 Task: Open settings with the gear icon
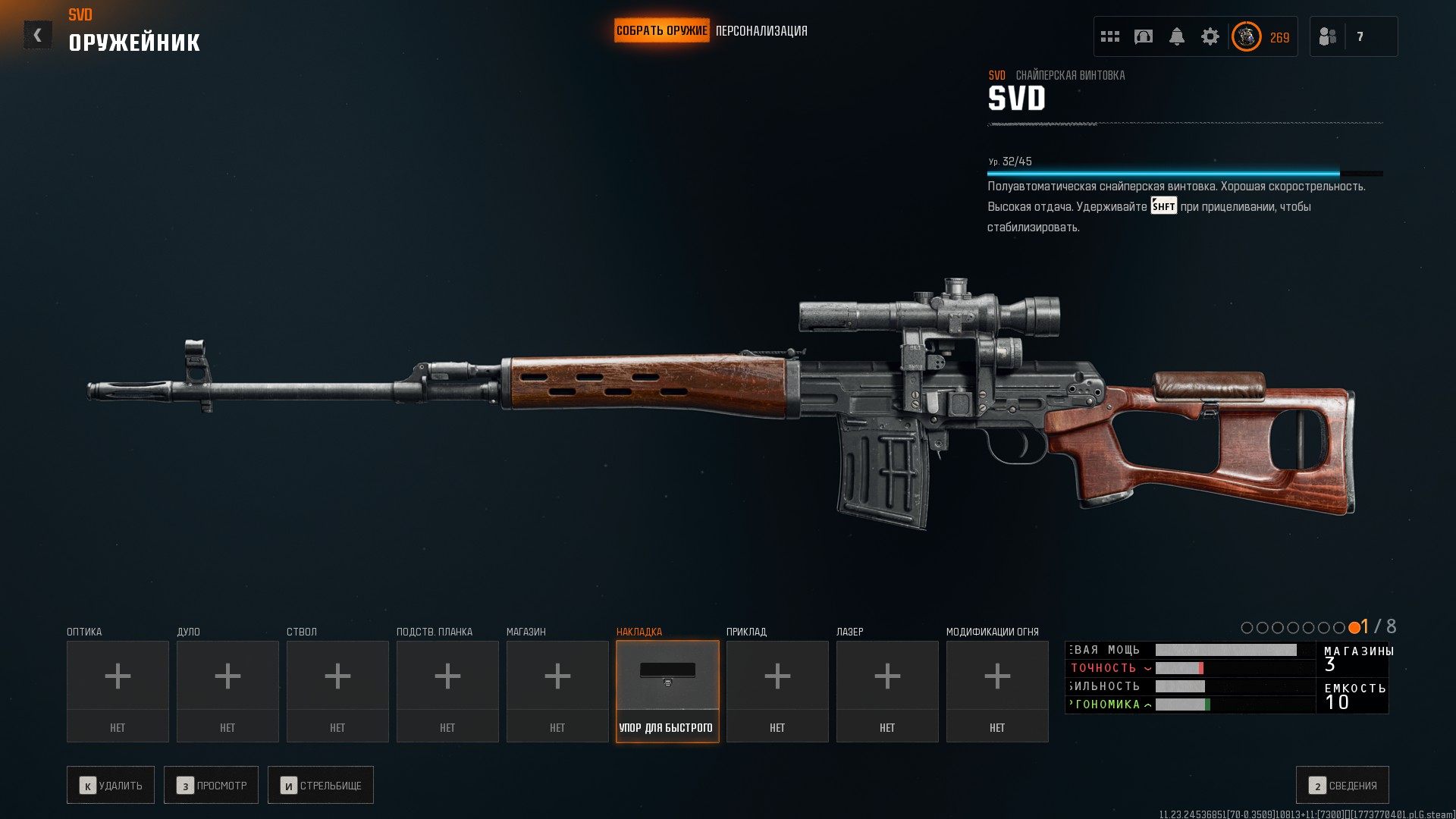(x=1210, y=36)
